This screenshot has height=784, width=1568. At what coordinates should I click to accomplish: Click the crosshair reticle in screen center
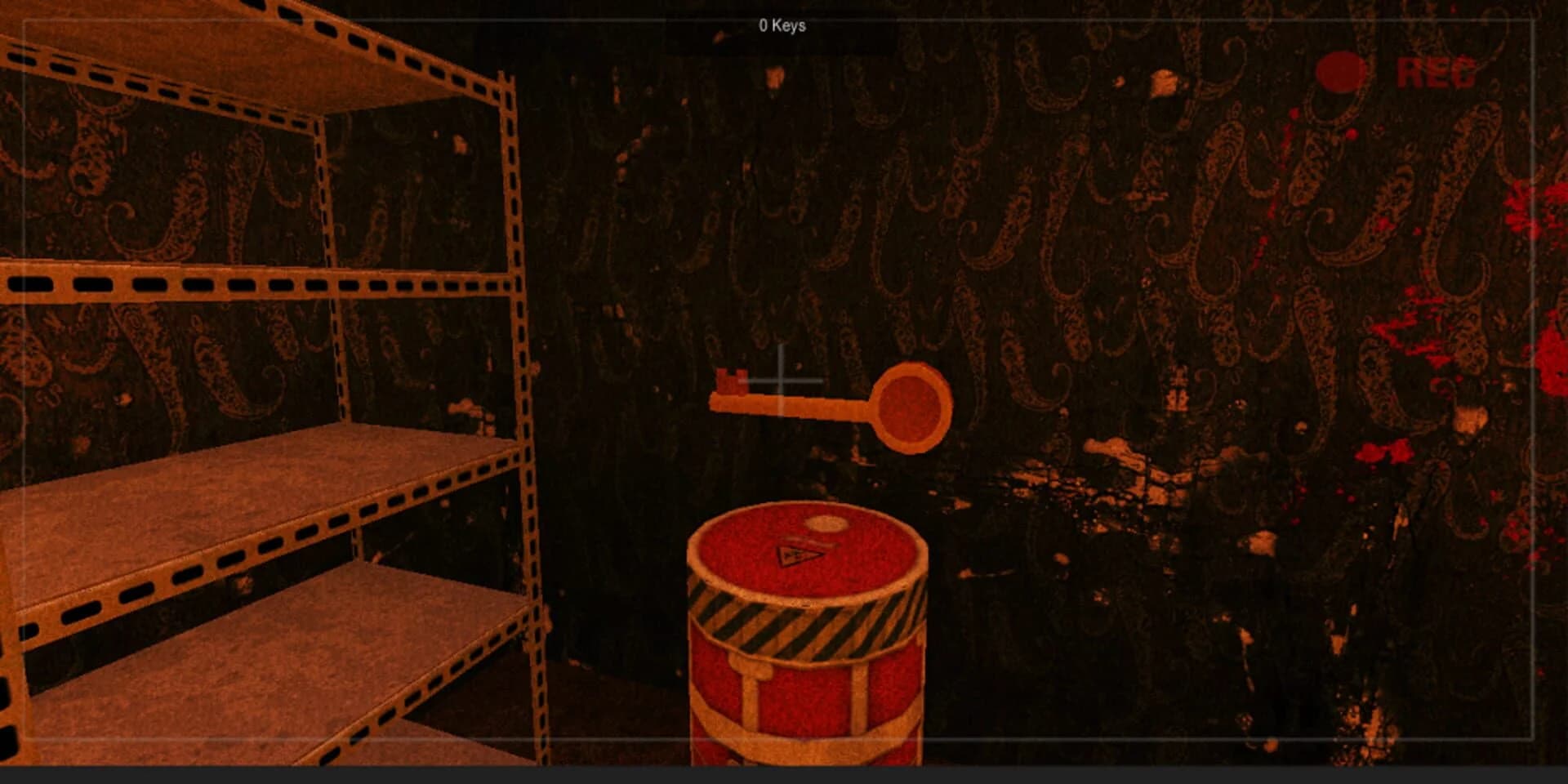(x=782, y=381)
